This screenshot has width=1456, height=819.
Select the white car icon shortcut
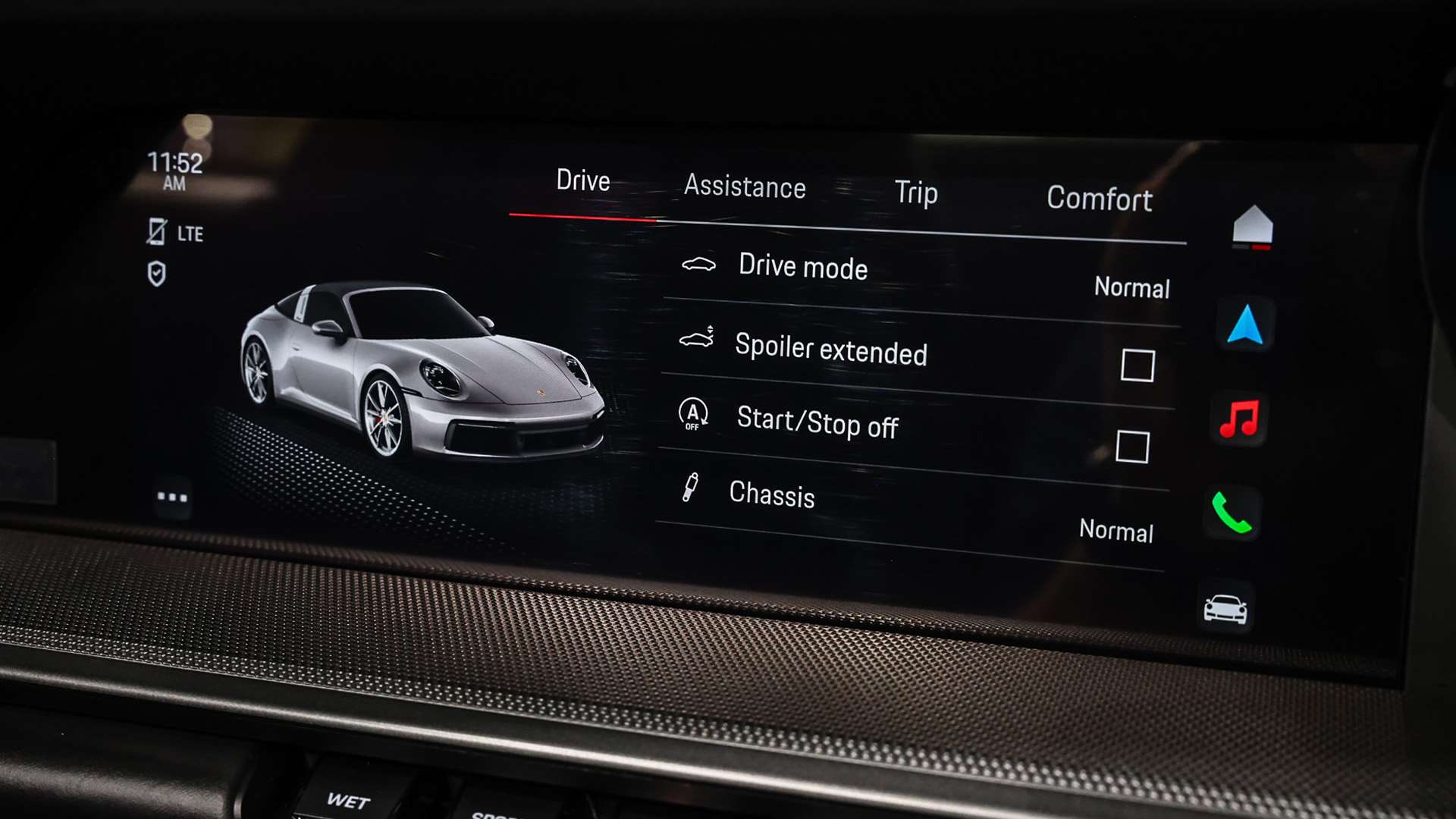(x=1225, y=608)
